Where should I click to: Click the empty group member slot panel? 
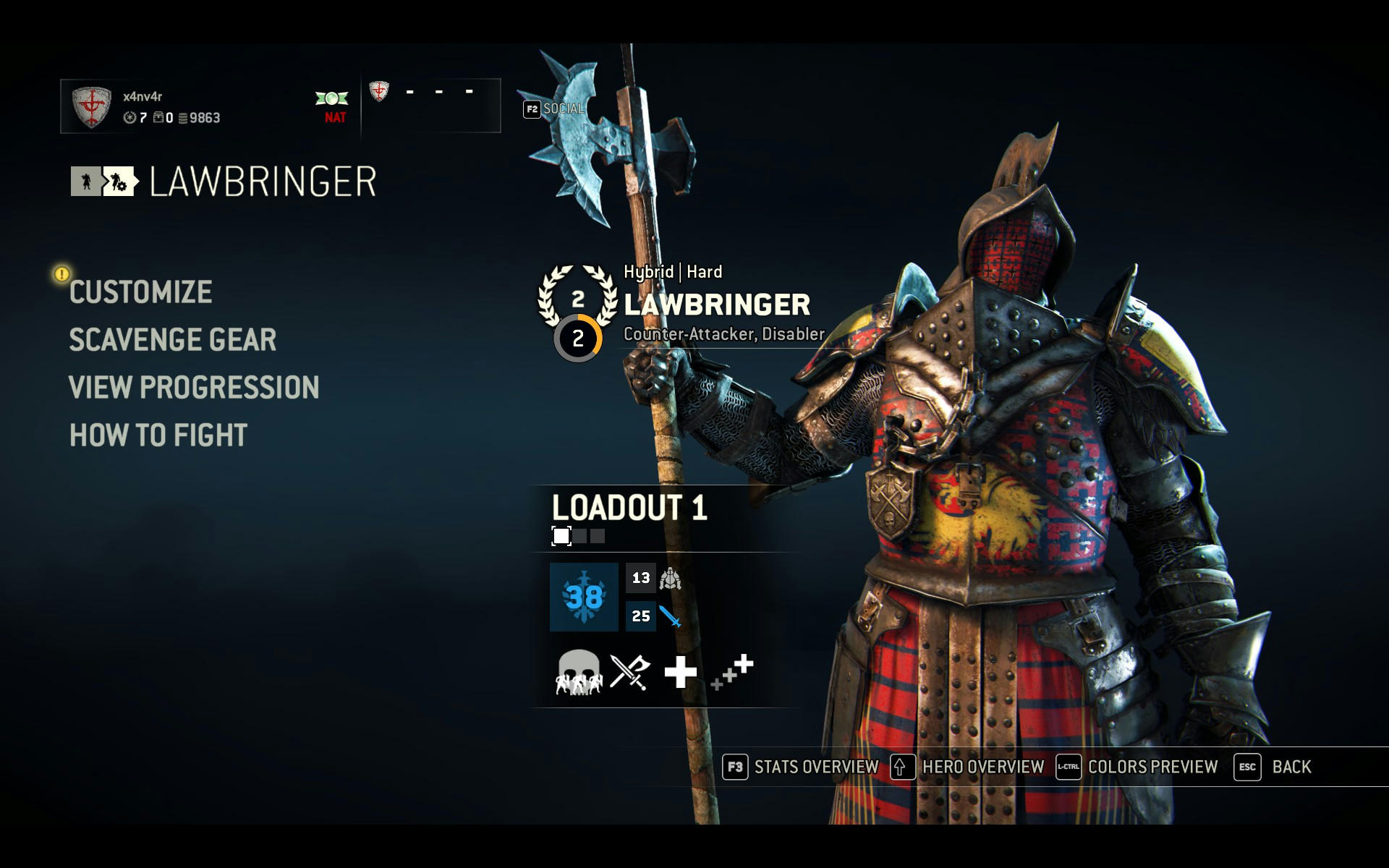pyautogui.click(x=431, y=106)
